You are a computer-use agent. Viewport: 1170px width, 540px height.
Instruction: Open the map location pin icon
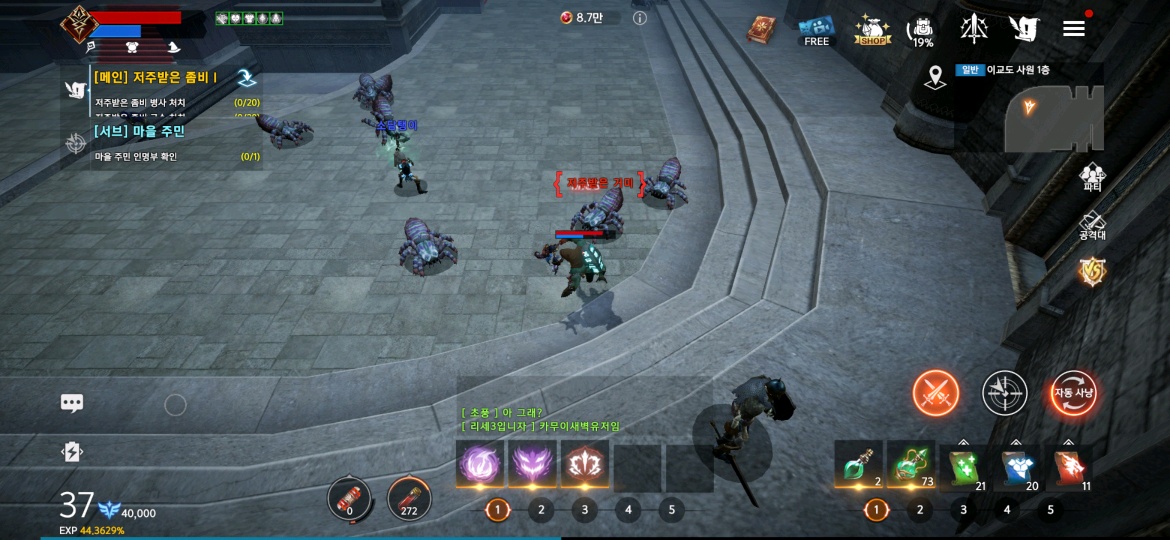point(935,77)
